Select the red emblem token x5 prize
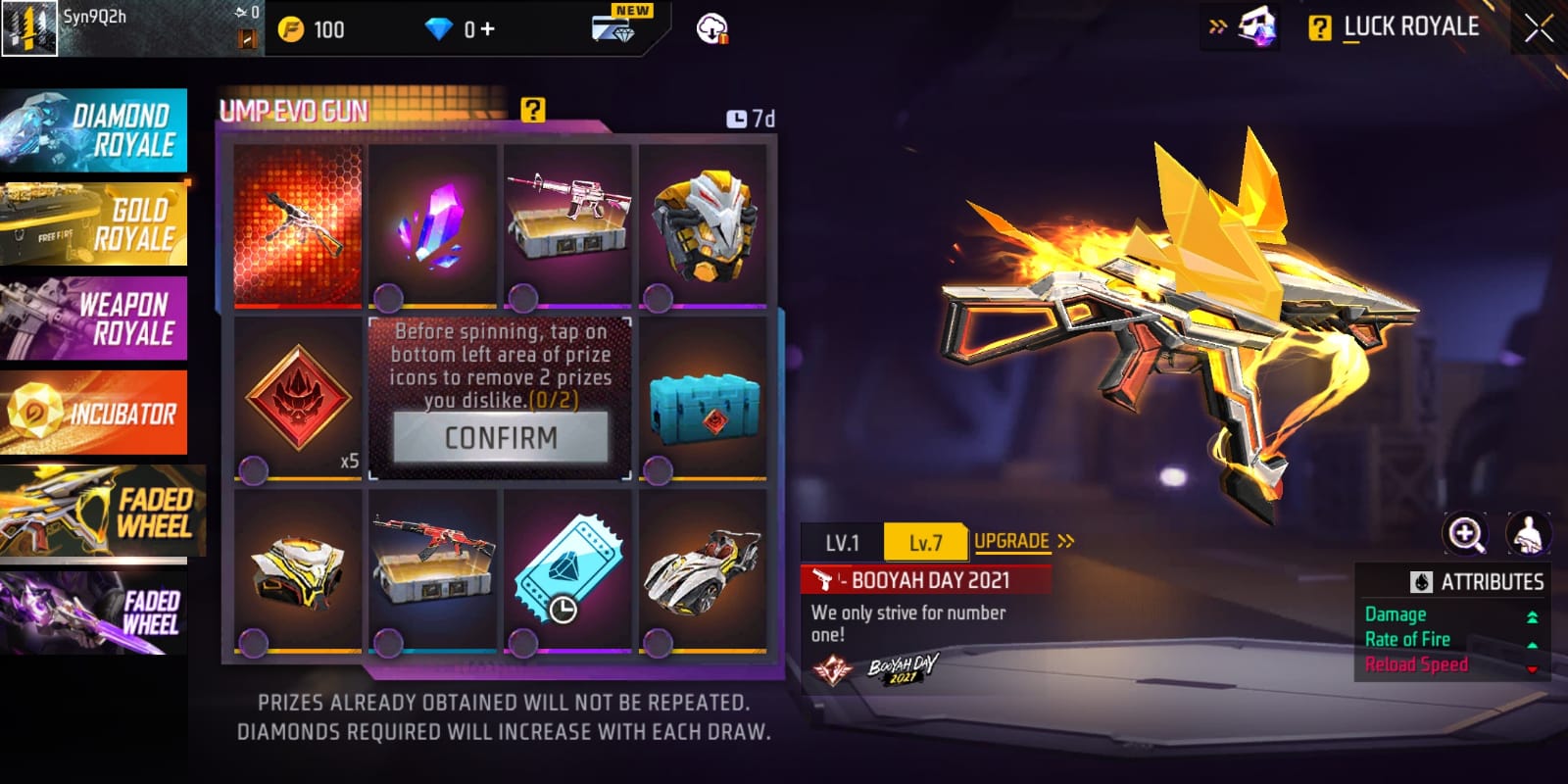The image size is (1568, 784). click(x=298, y=400)
